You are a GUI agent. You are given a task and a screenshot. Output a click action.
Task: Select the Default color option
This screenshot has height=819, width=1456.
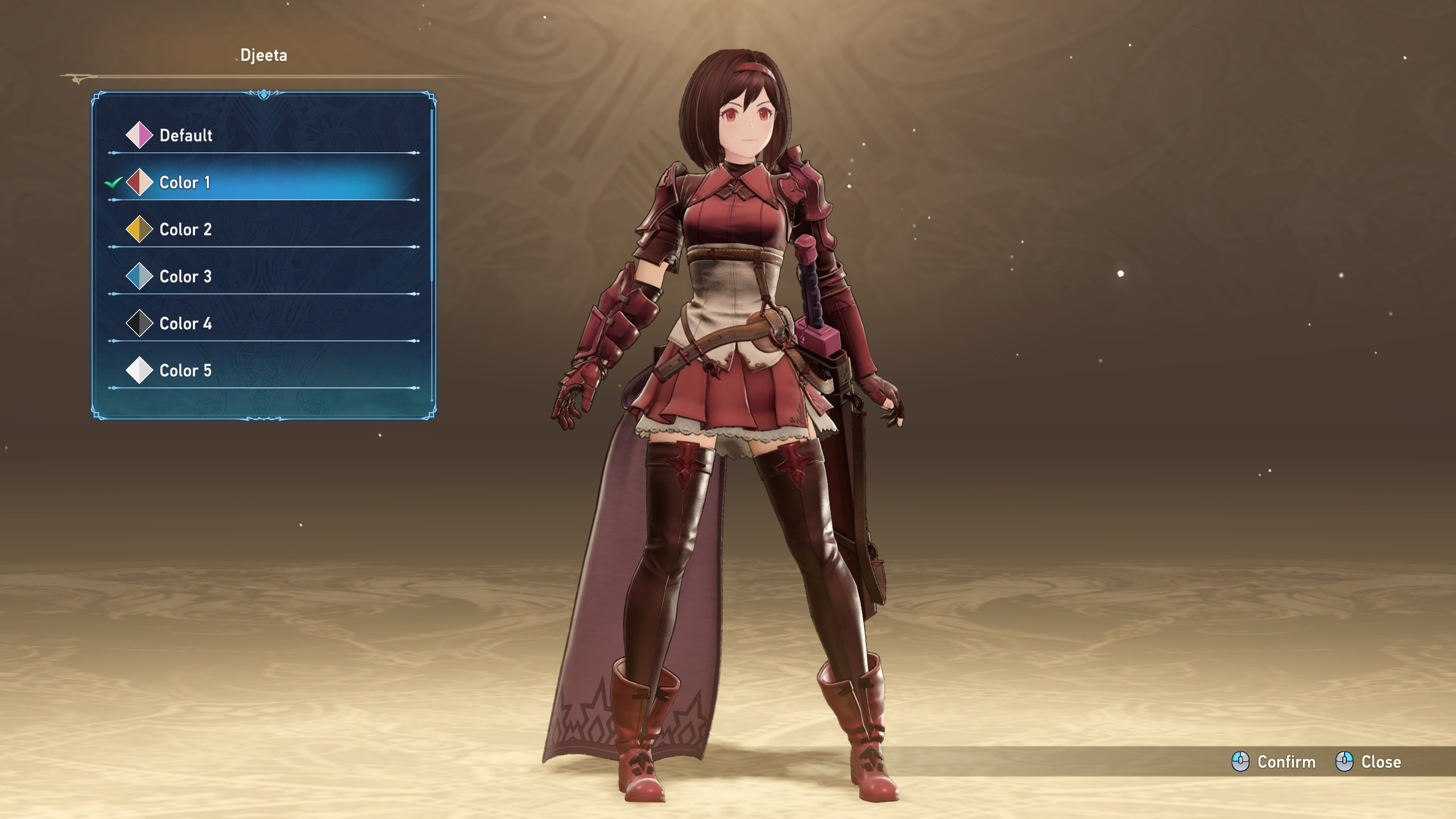[185, 135]
